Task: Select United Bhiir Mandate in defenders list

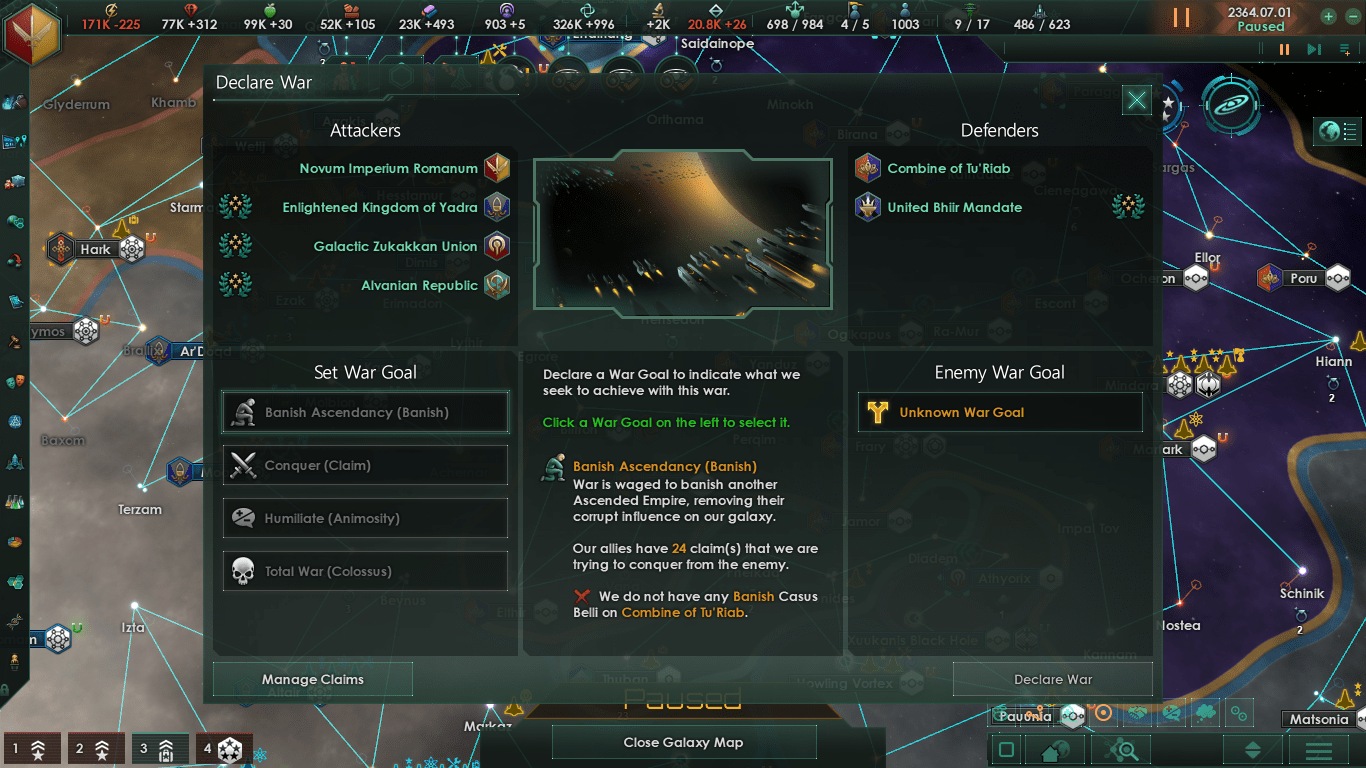Action: tap(954, 208)
